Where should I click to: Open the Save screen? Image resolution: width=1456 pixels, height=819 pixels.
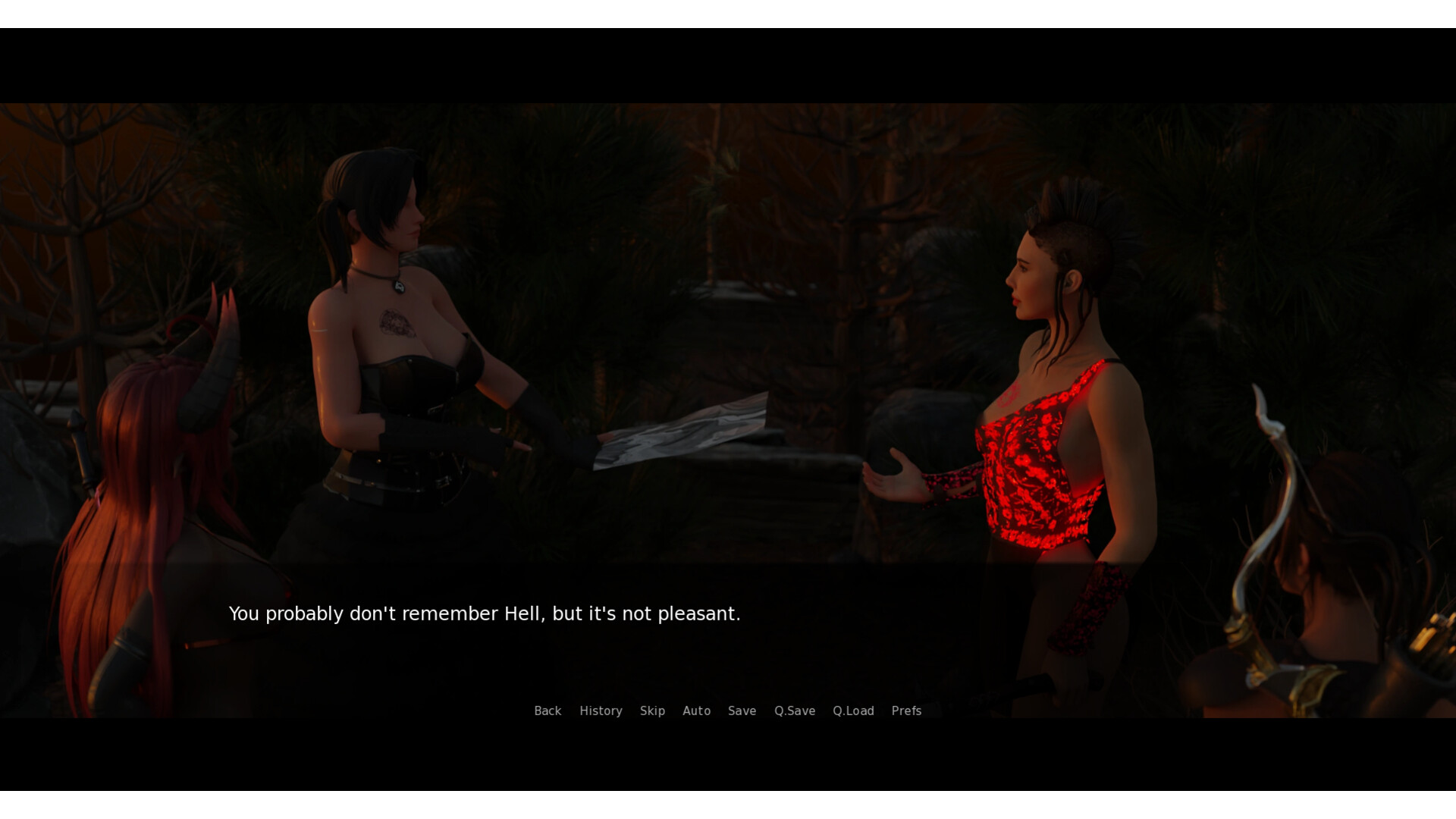click(x=742, y=711)
